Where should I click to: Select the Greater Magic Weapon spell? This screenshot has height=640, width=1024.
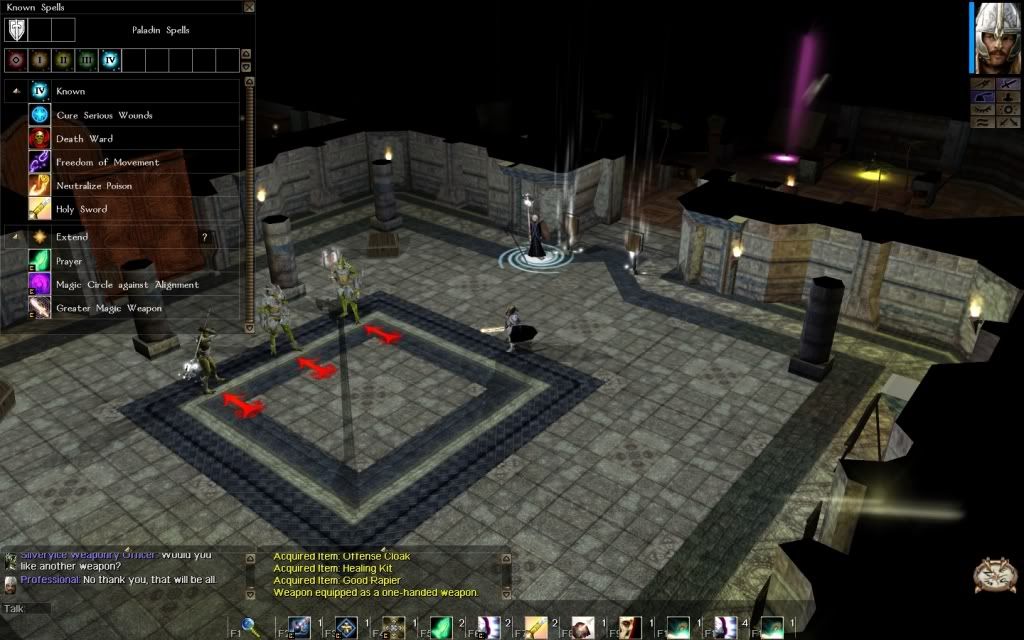(x=108, y=308)
